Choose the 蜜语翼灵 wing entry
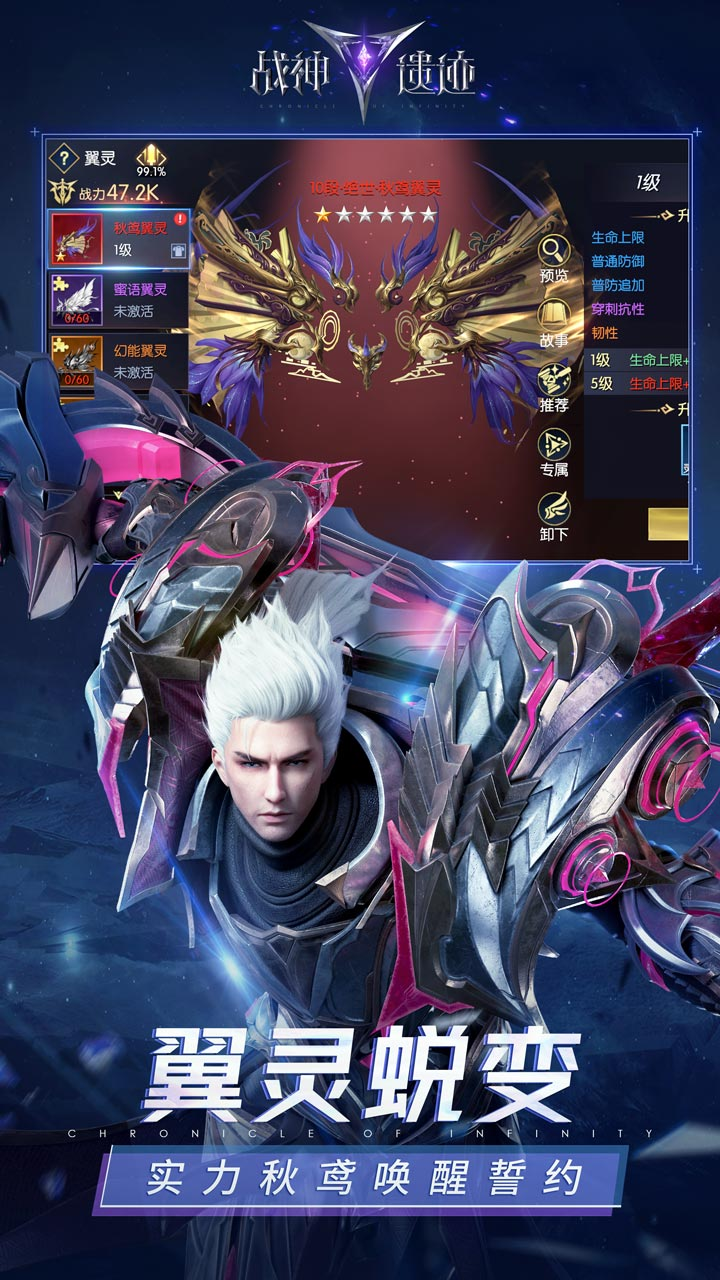This screenshot has height=1280, width=720. (119, 300)
